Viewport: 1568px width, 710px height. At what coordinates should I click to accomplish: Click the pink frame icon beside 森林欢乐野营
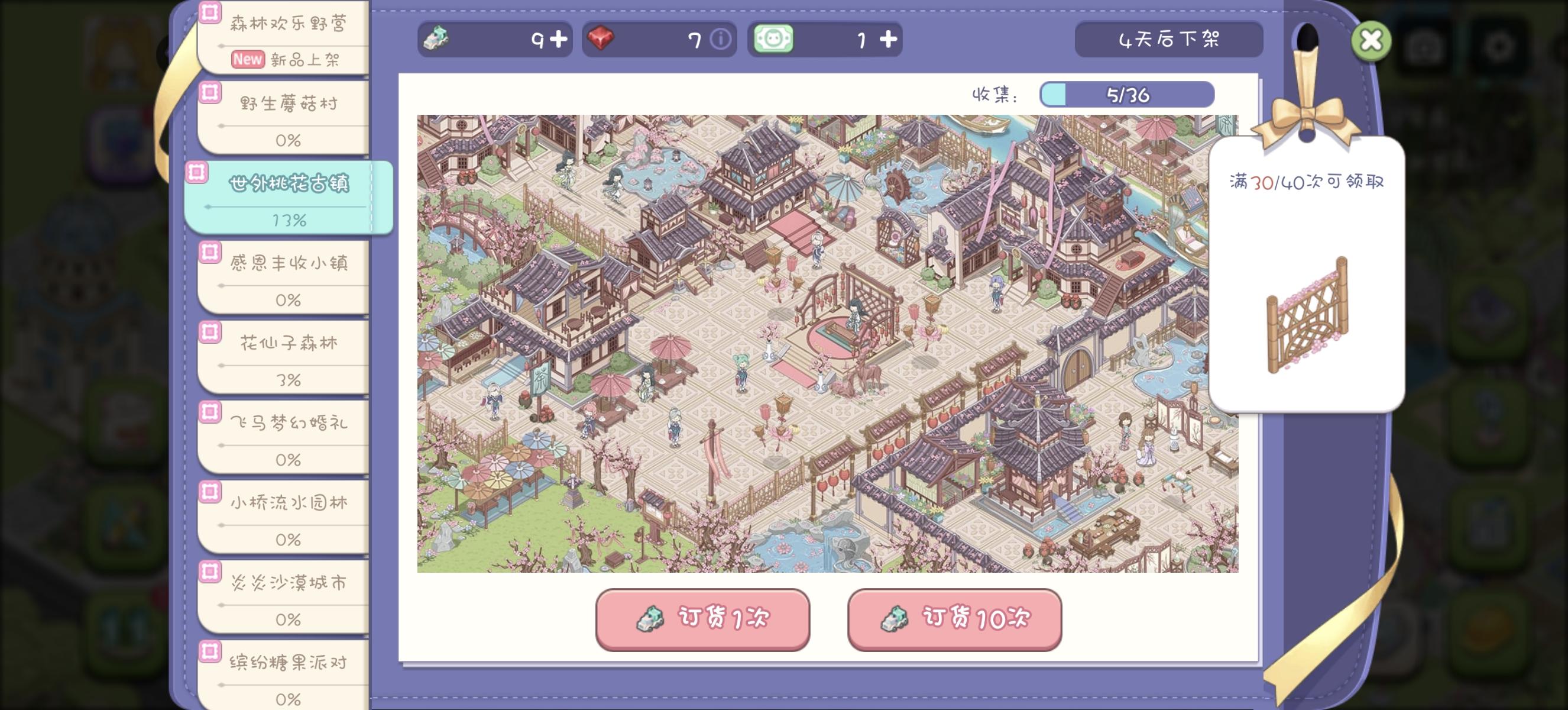pyautogui.click(x=209, y=11)
